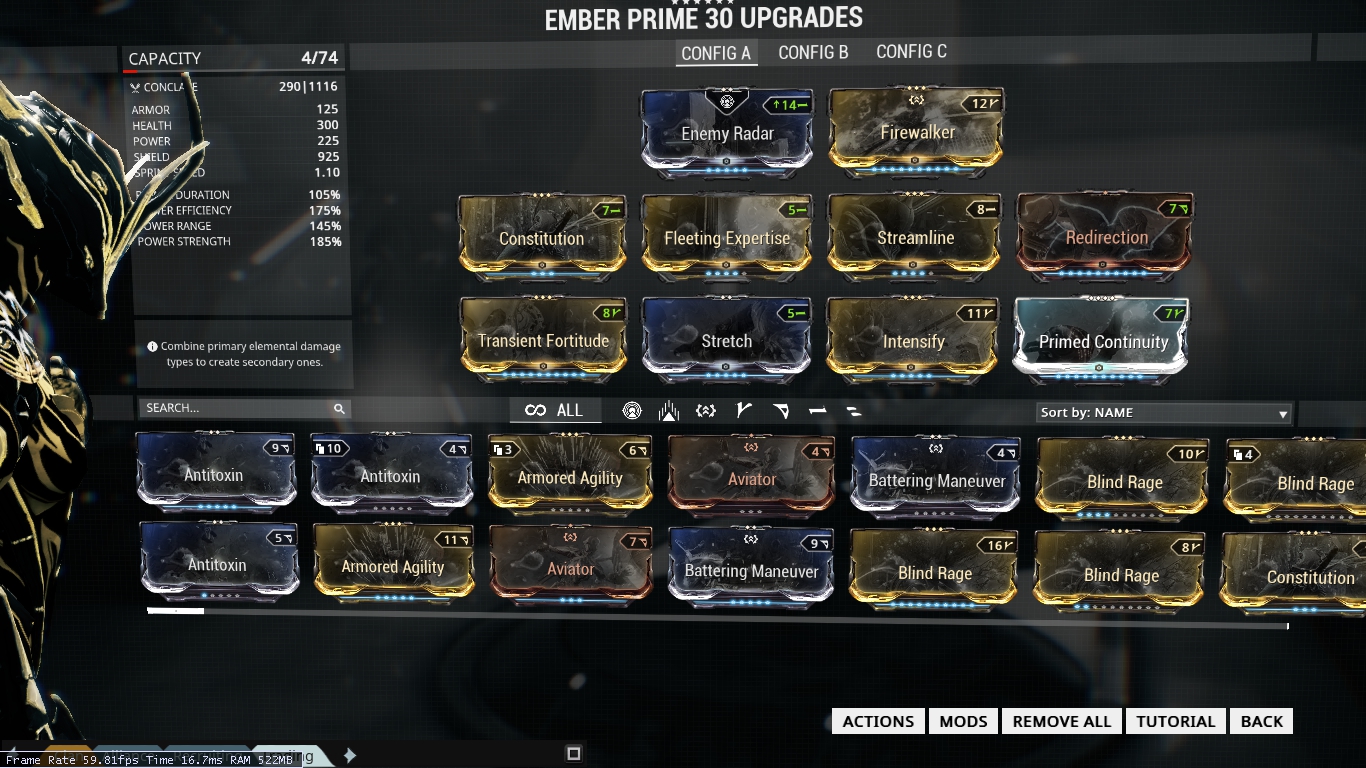Image resolution: width=1366 pixels, height=768 pixels.
Task: Click the search magnifying glass icon
Action: point(339,409)
